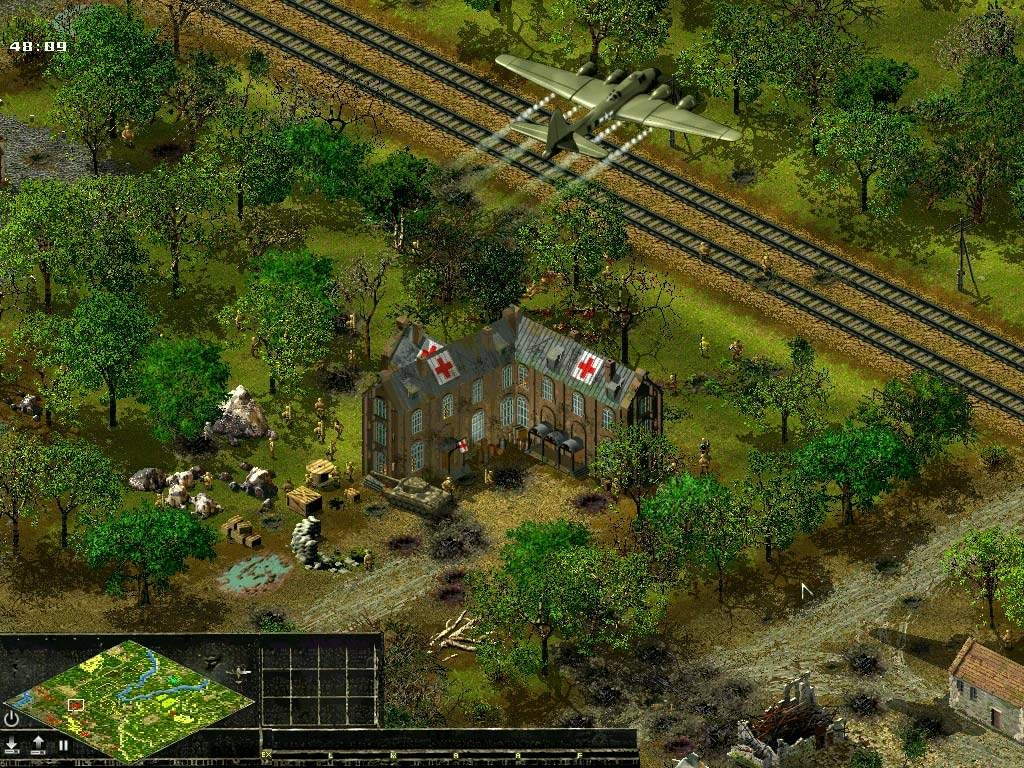Click the up-arrow load icon
Viewport: 1024px width, 768px height.
point(38,744)
